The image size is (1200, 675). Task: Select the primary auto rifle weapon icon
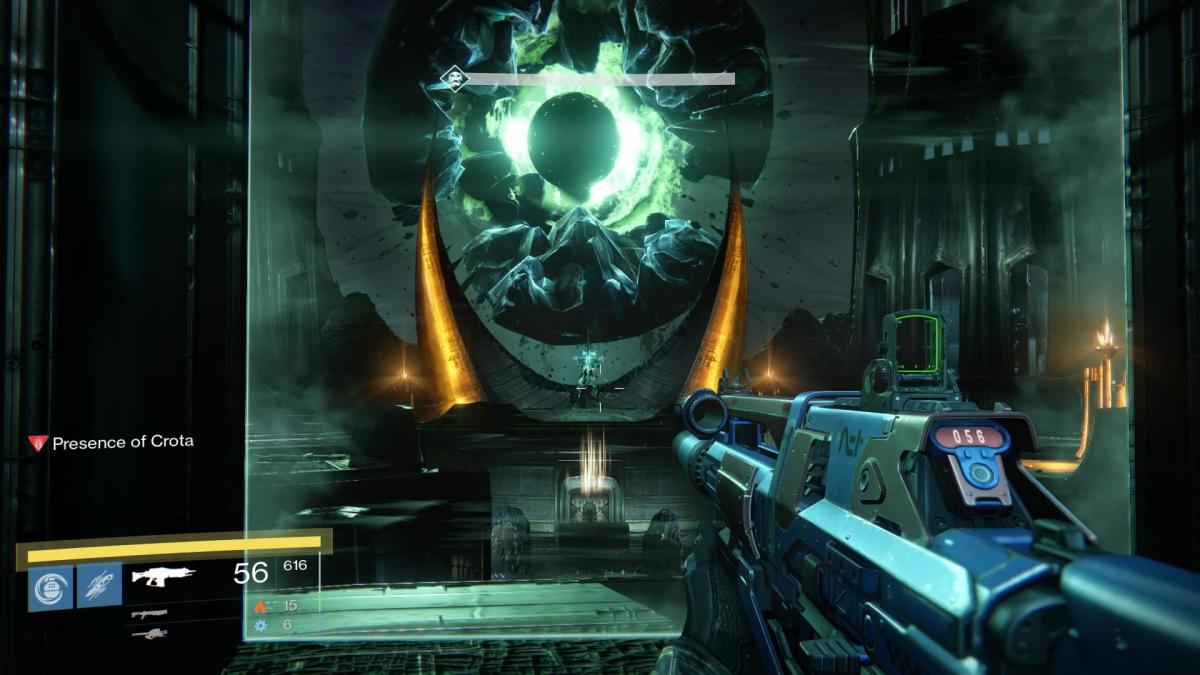coord(164,576)
